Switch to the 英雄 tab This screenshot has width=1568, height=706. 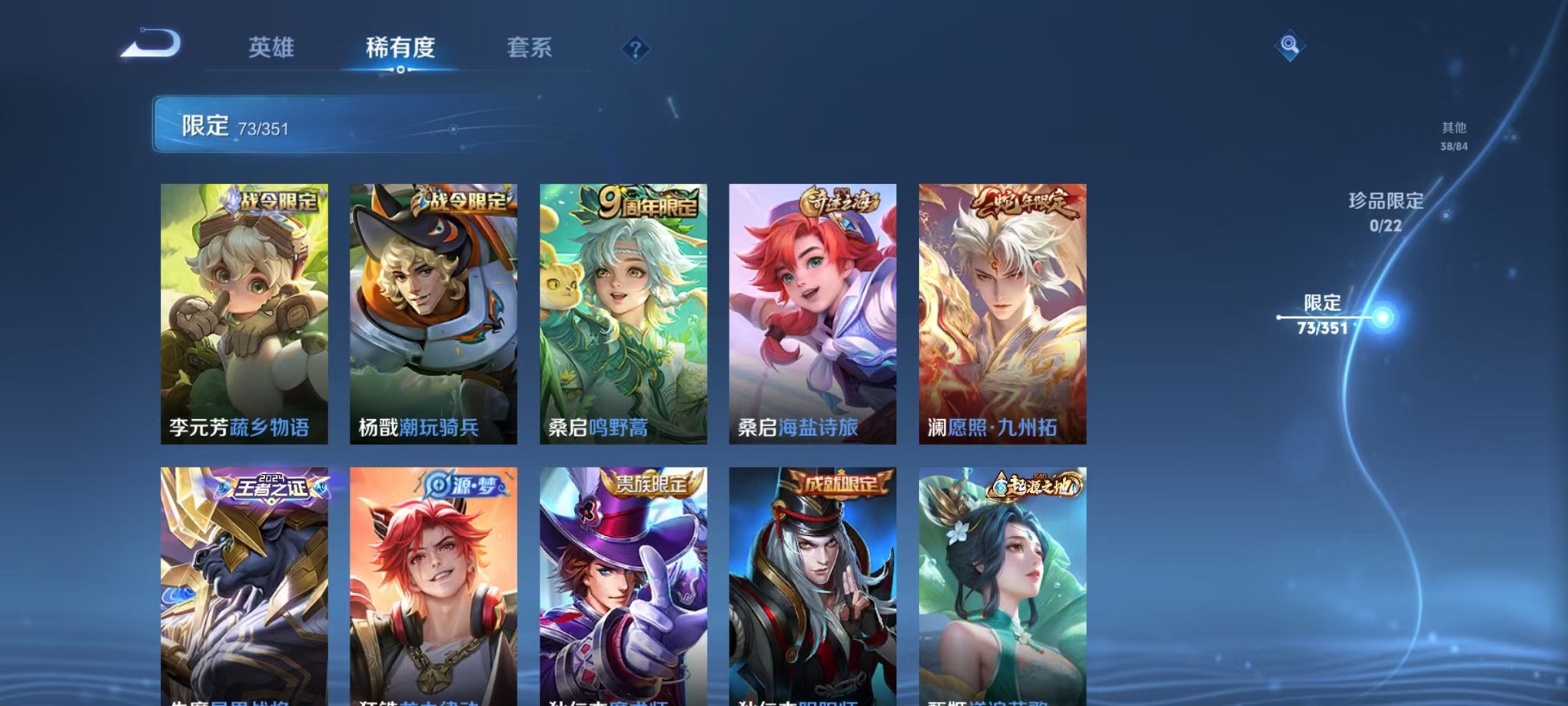coord(271,48)
